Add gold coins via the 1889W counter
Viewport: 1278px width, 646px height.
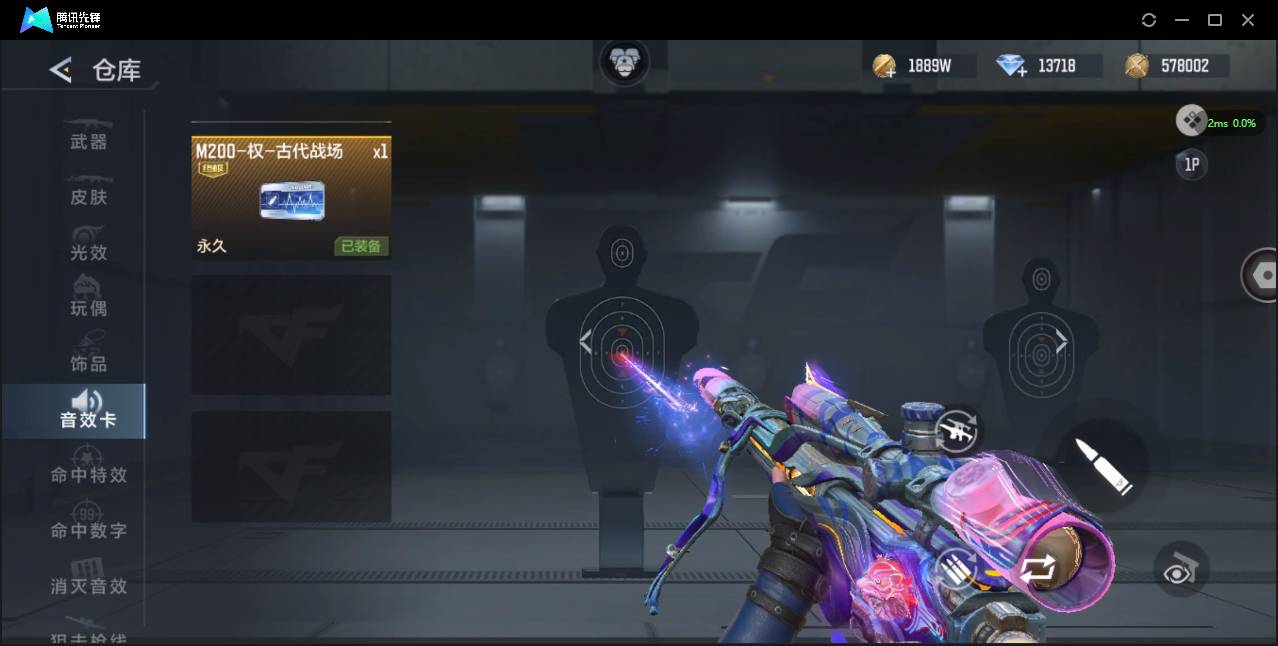click(884, 67)
